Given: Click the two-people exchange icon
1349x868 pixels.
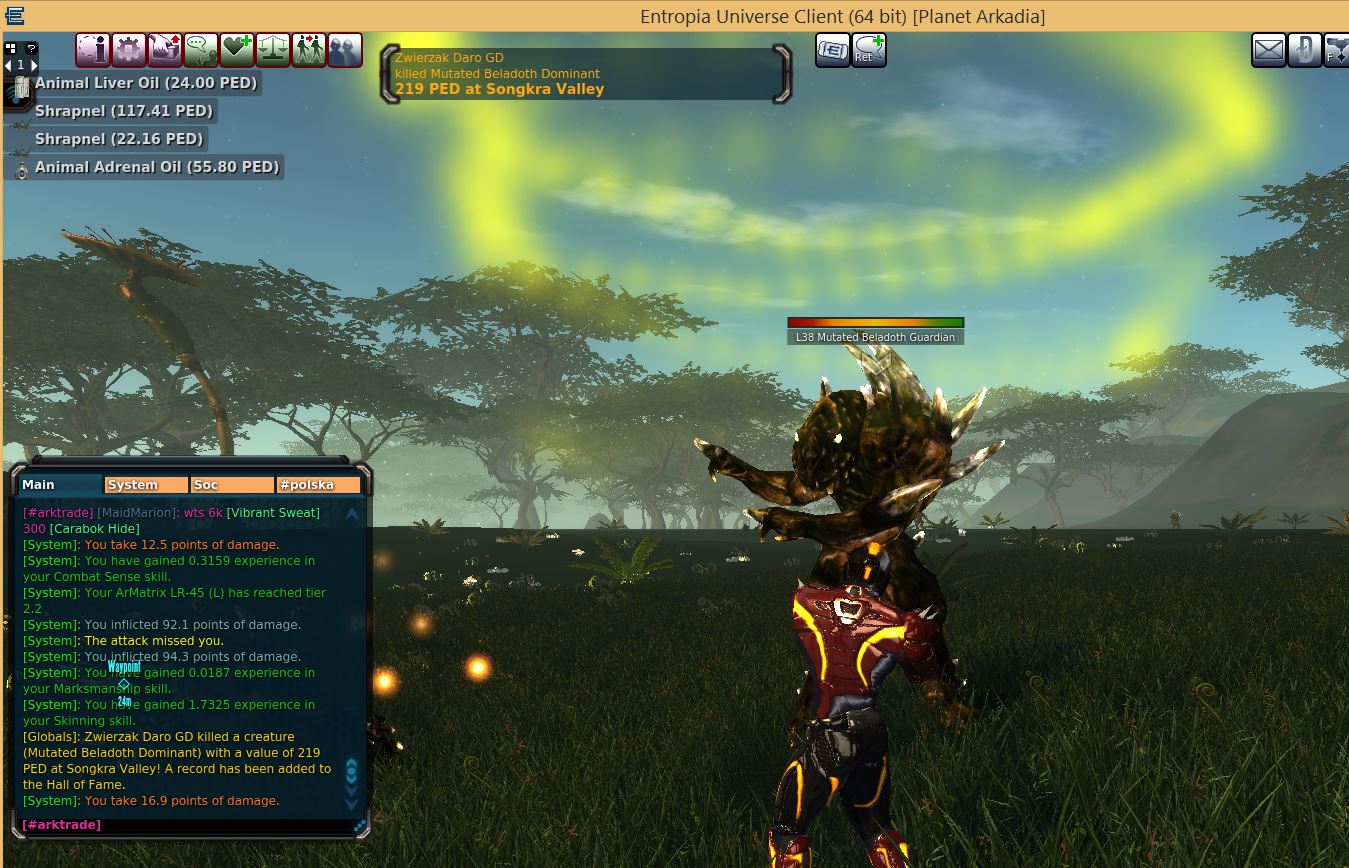Looking at the screenshot, I should tap(309, 49).
